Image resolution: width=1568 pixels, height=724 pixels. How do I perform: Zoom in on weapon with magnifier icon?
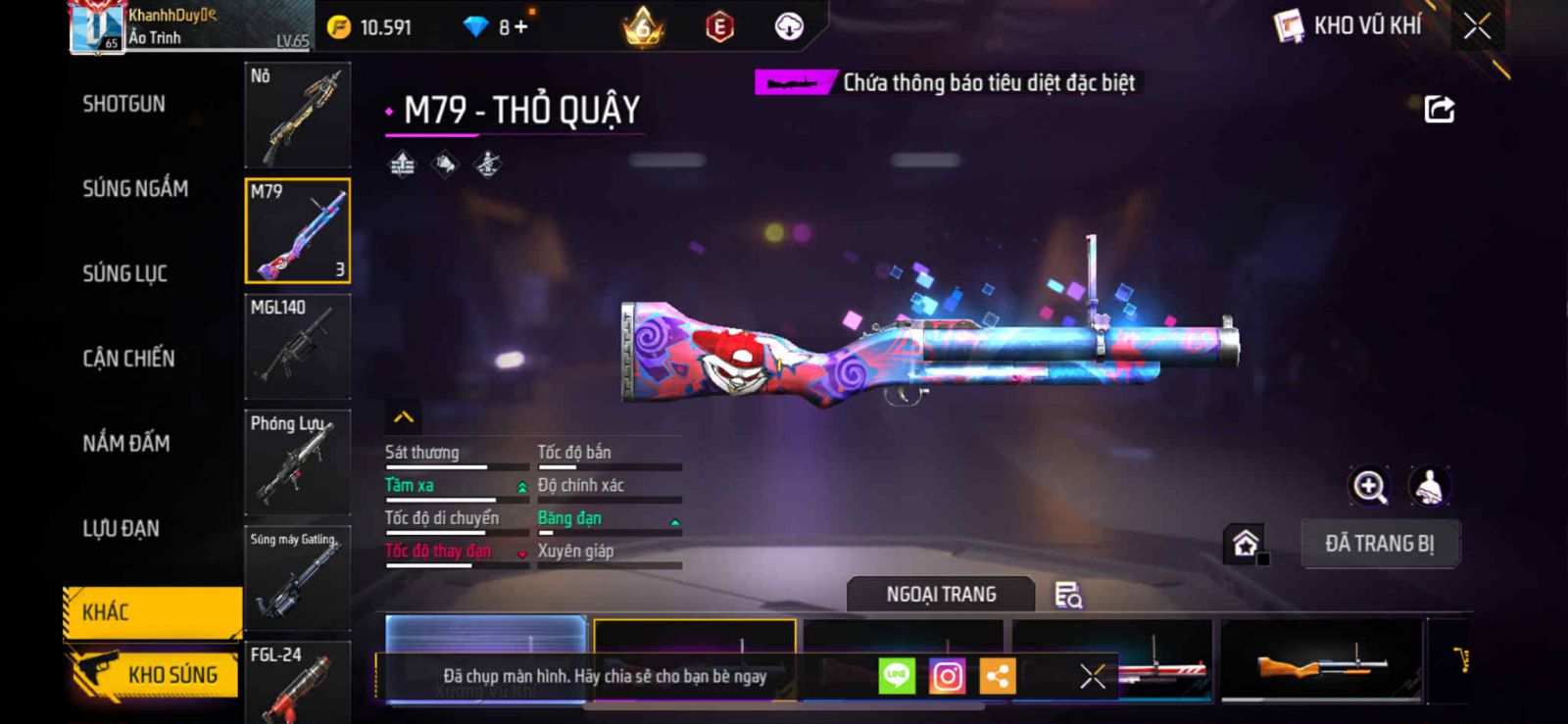1369,486
